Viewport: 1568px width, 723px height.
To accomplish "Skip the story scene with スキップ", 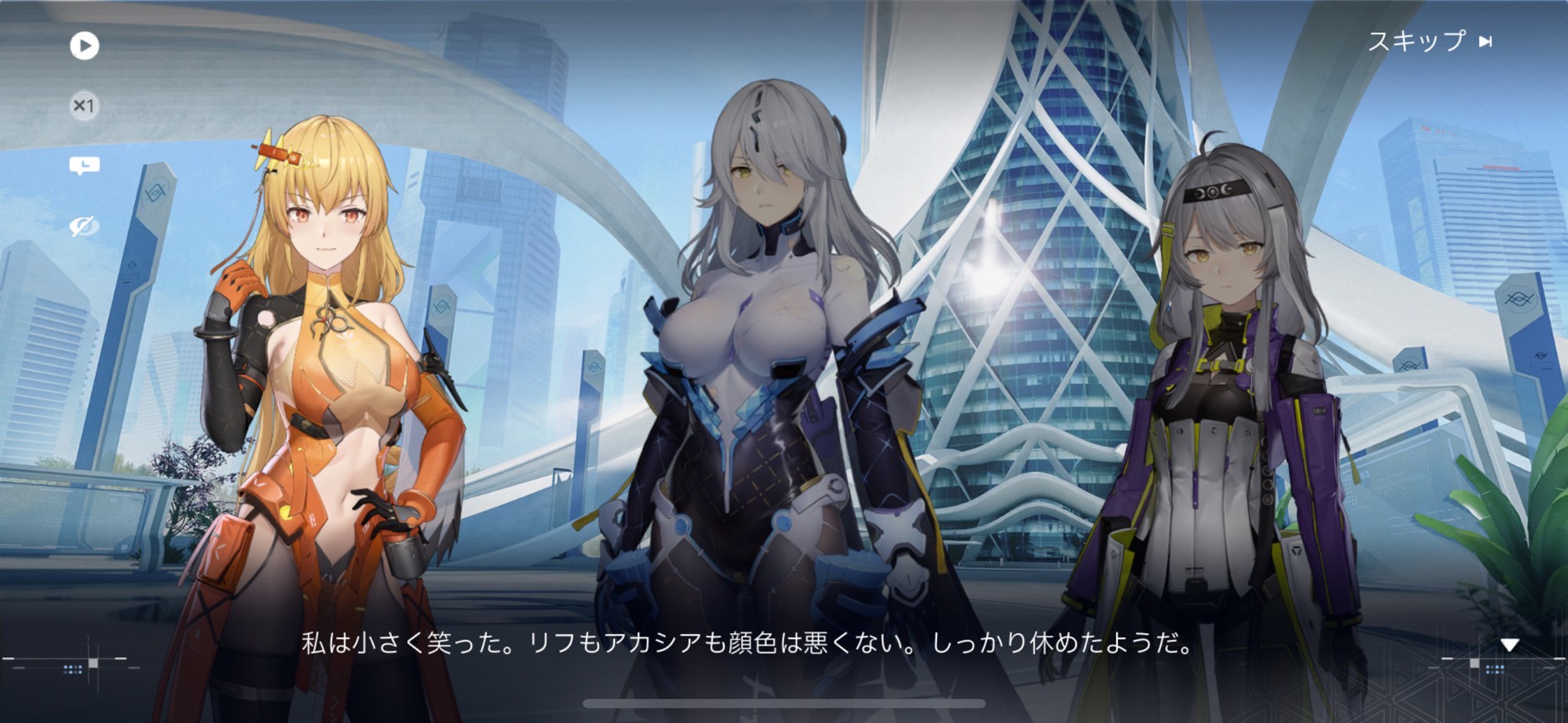I will tap(1429, 41).
